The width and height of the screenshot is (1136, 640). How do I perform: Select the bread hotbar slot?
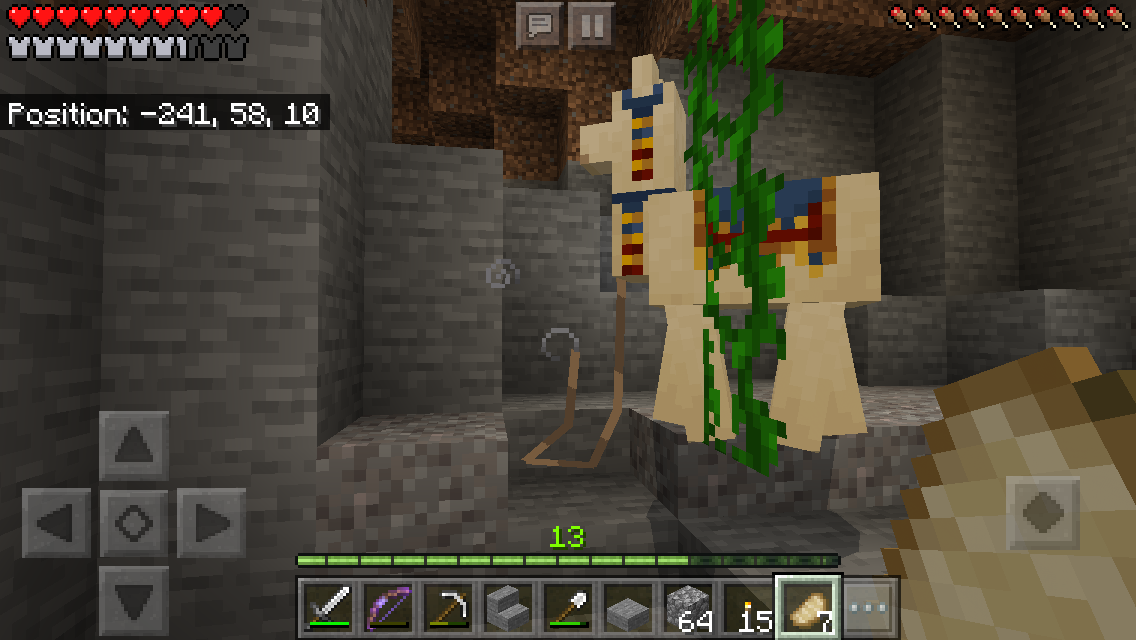(809, 606)
